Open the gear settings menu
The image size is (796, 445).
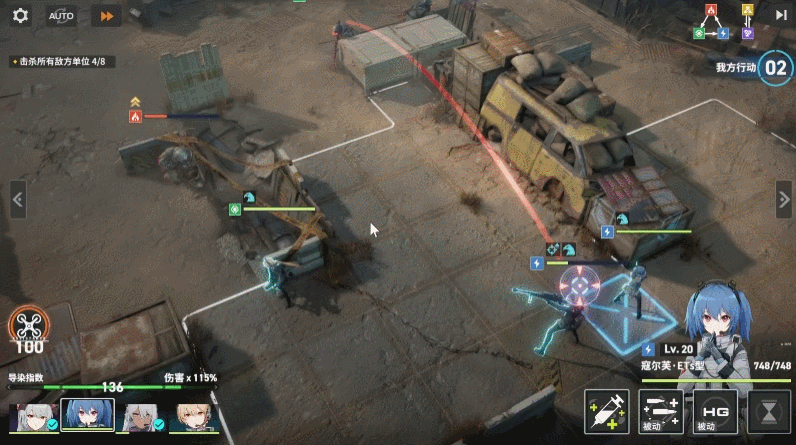click(x=20, y=16)
